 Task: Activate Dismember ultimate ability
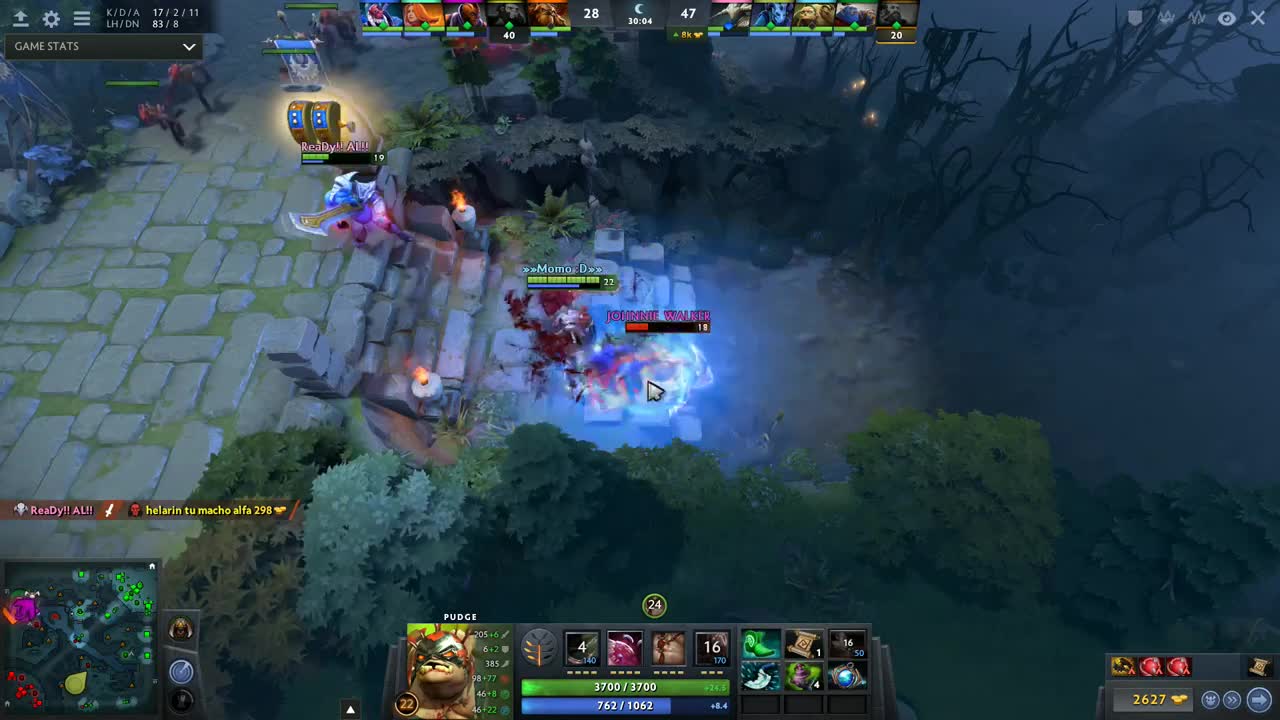click(x=712, y=648)
